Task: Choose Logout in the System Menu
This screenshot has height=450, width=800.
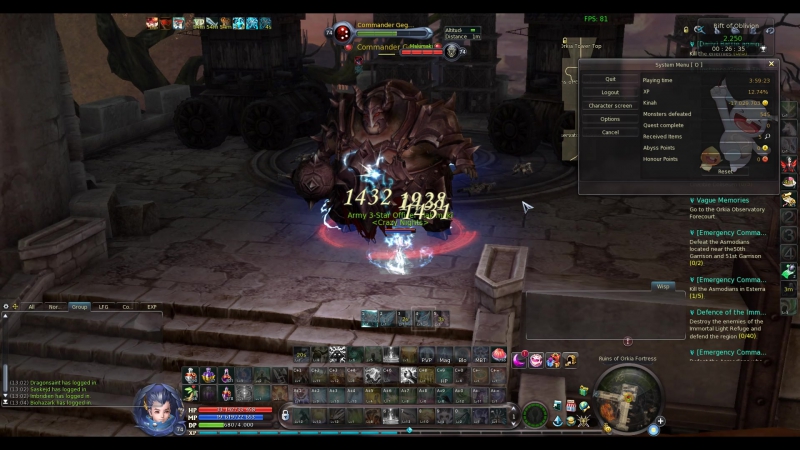Action: (x=610, y=92)
